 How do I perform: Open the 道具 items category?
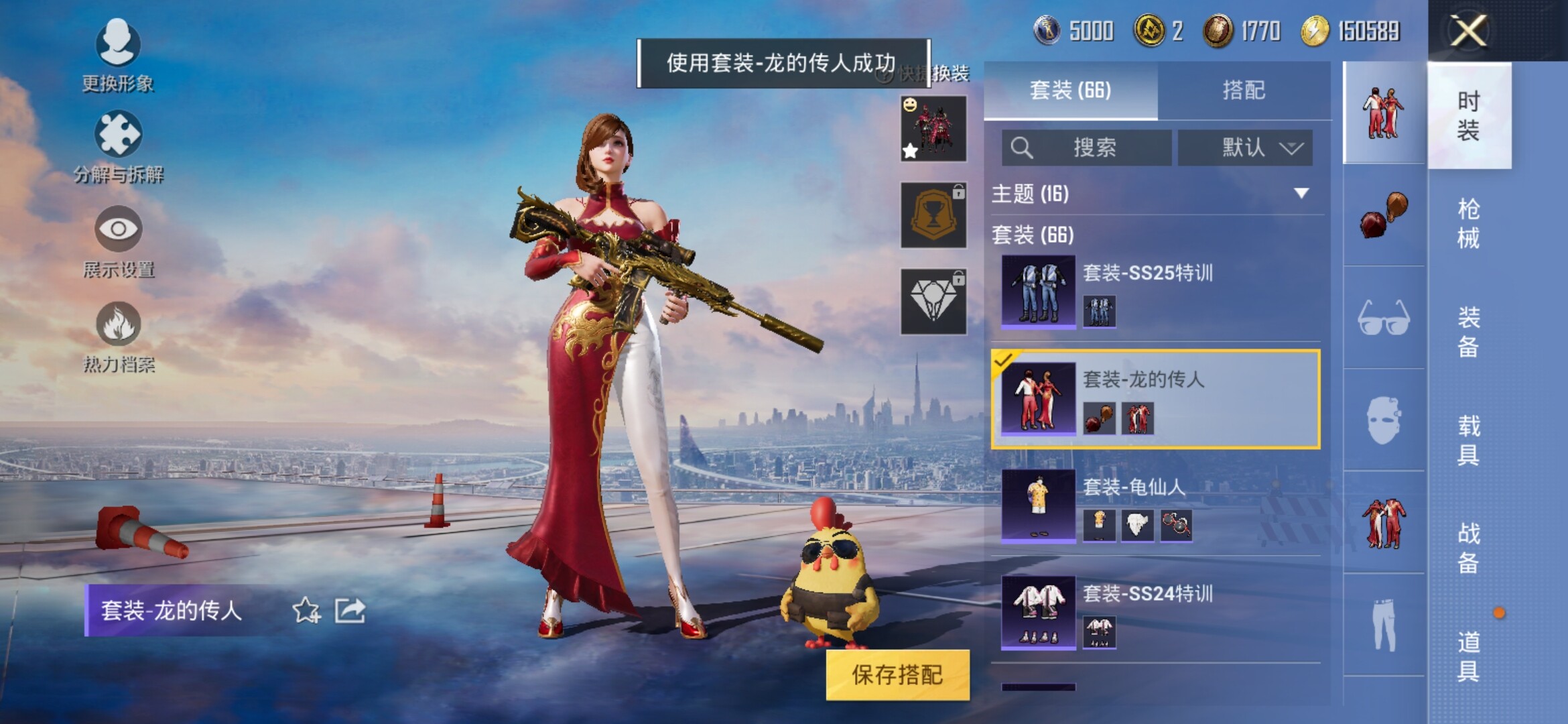pos(1468,656)
